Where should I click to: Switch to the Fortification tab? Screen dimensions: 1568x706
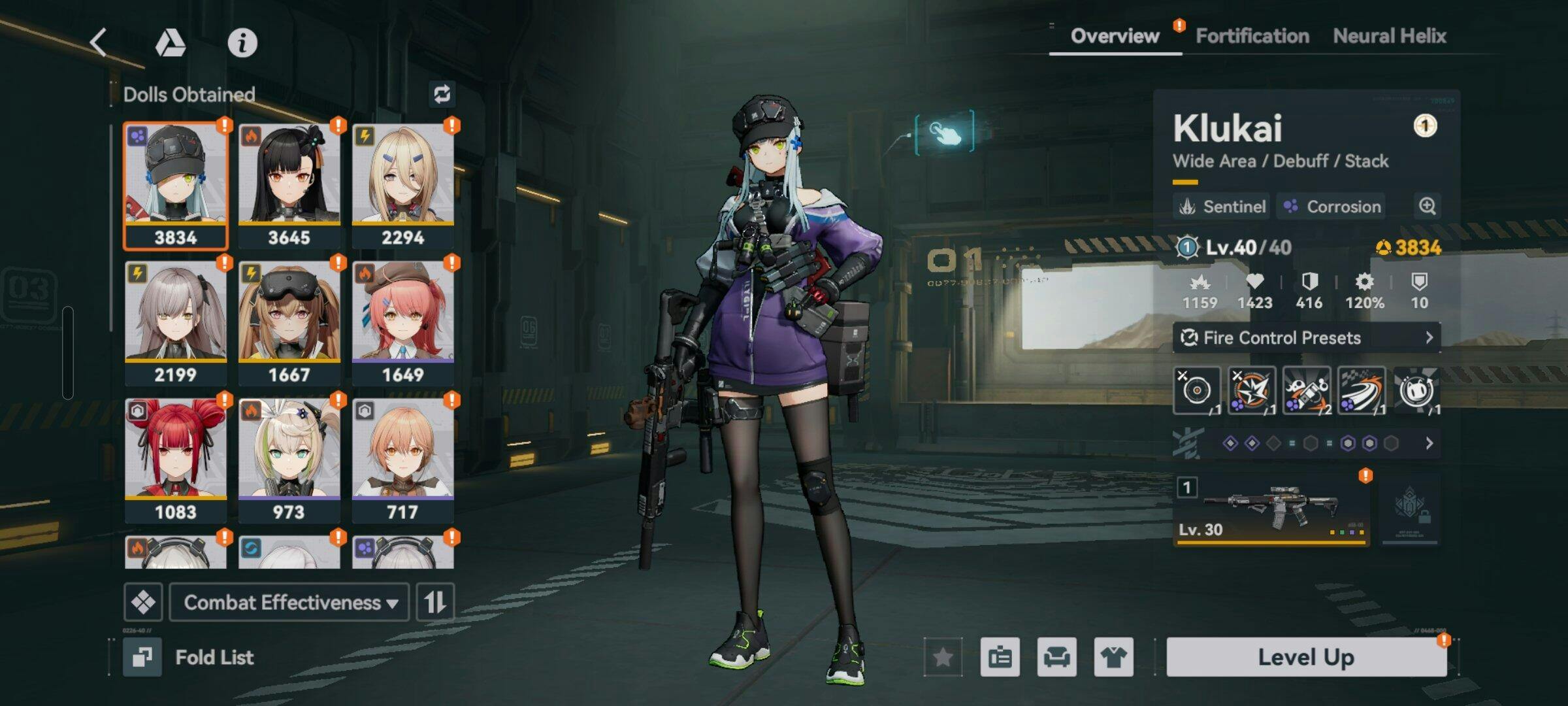pos(1252,36)
